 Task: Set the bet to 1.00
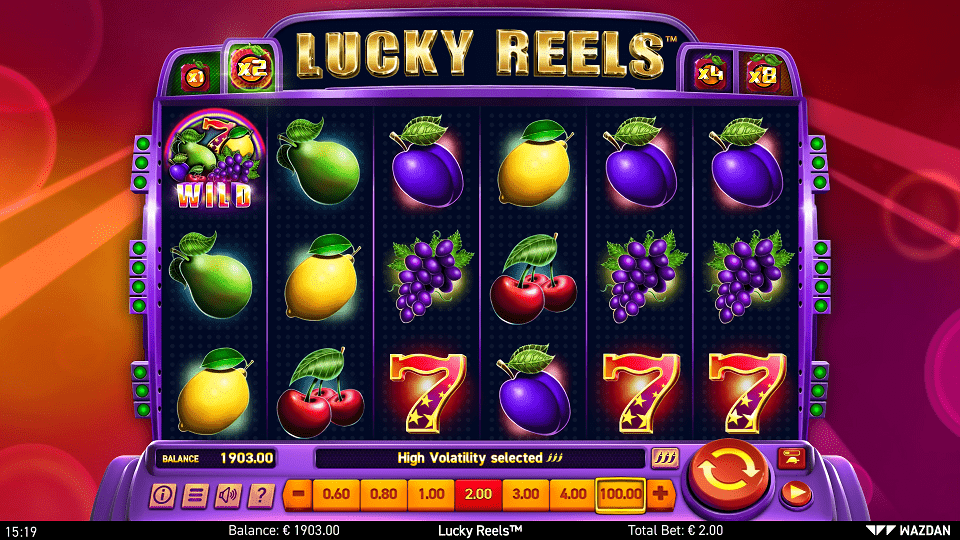431,494
